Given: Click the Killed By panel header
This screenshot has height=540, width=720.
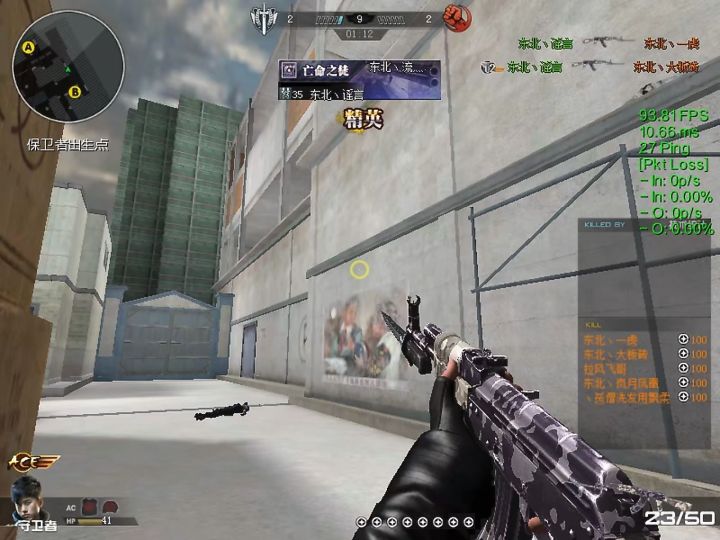Looking at the screenshot, I should [606, 226].
